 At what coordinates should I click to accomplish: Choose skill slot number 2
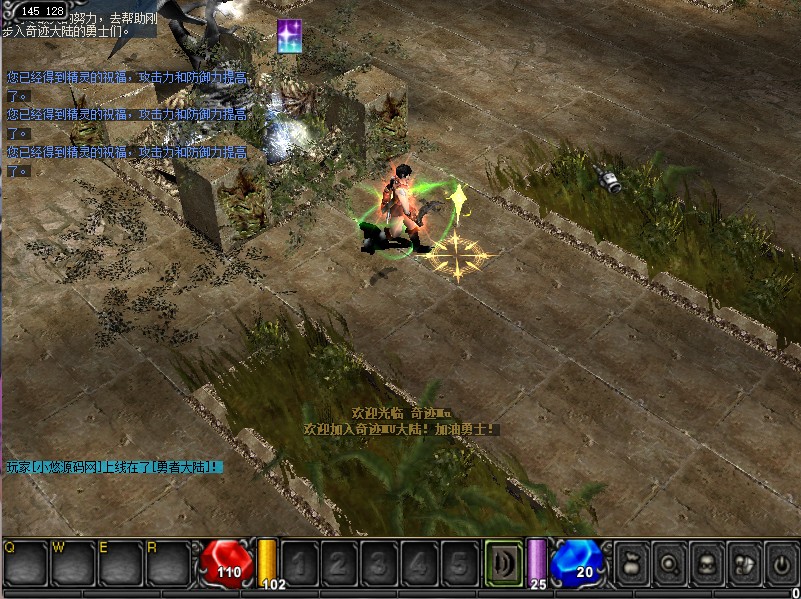pyautogui.click(x=342, y=564)
